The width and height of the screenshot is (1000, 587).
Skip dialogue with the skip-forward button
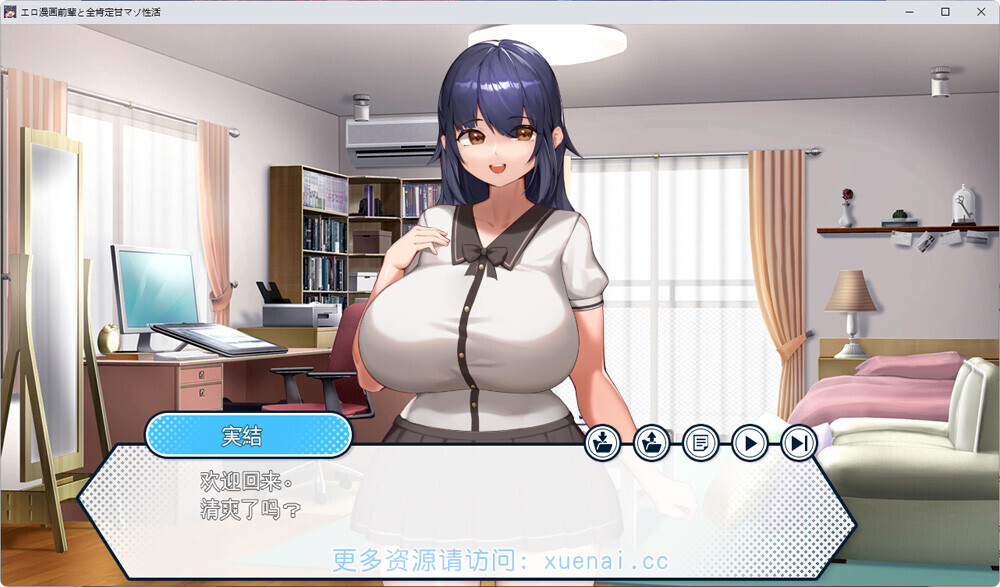(799, 442)
